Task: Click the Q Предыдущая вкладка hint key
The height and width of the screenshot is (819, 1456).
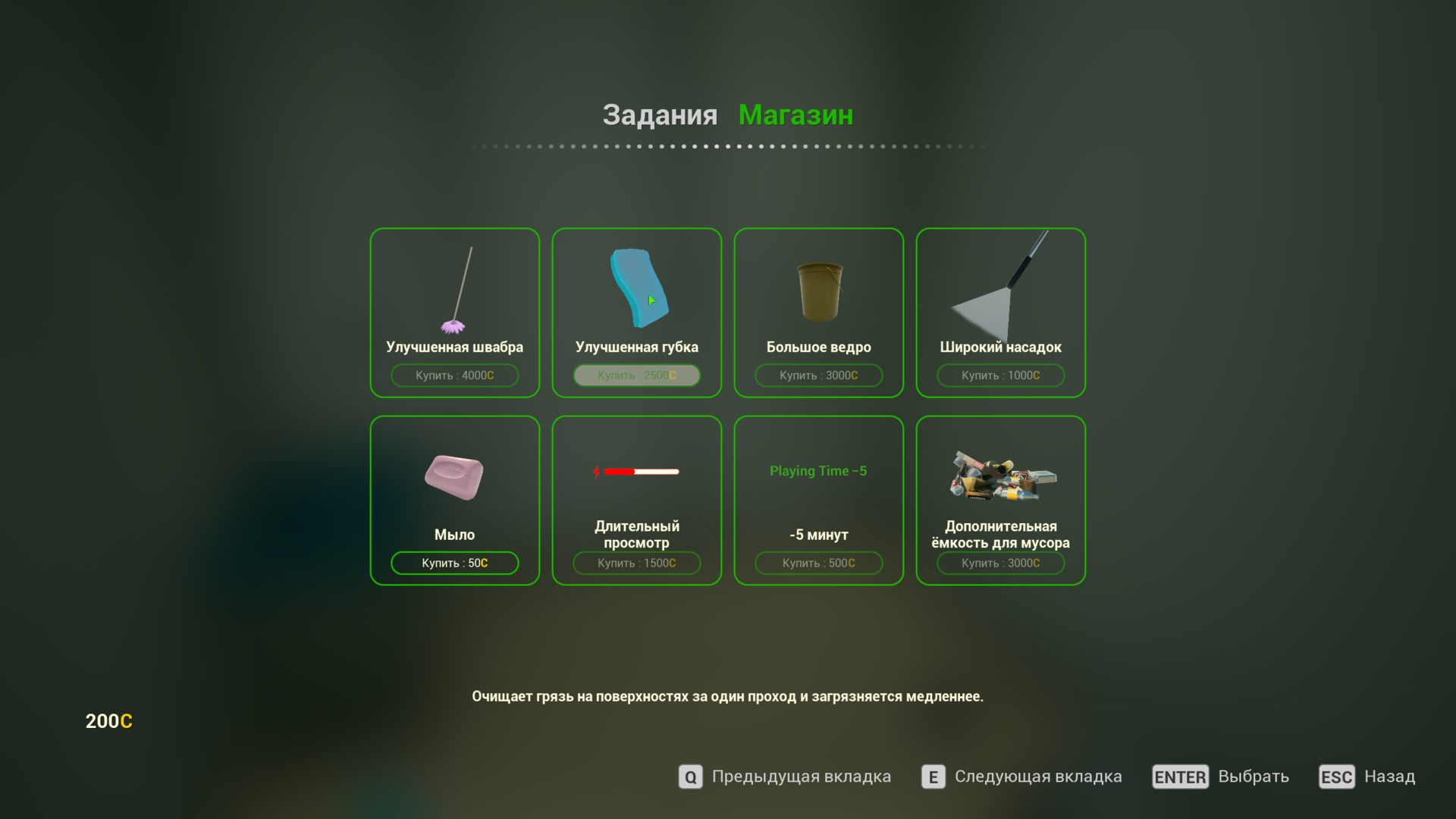Action: pyautogui.click(x=689, y=777)
